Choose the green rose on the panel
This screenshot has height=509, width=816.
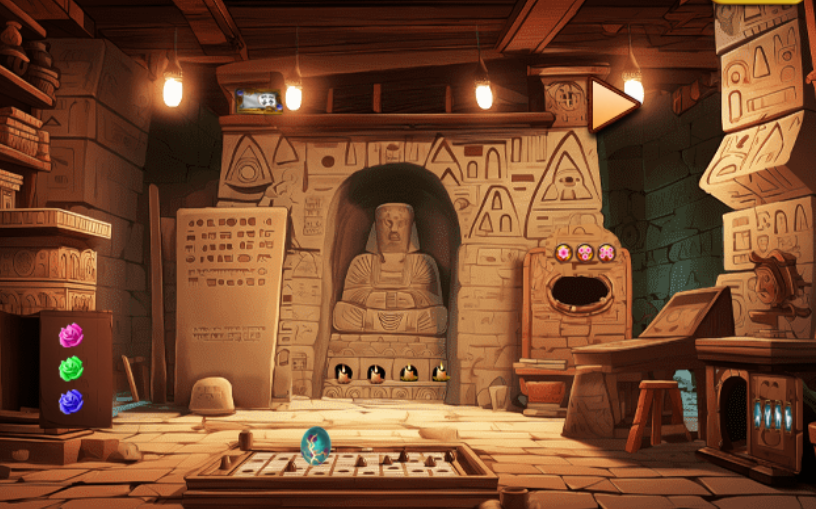pyautogui.click(x=70, y=369)
